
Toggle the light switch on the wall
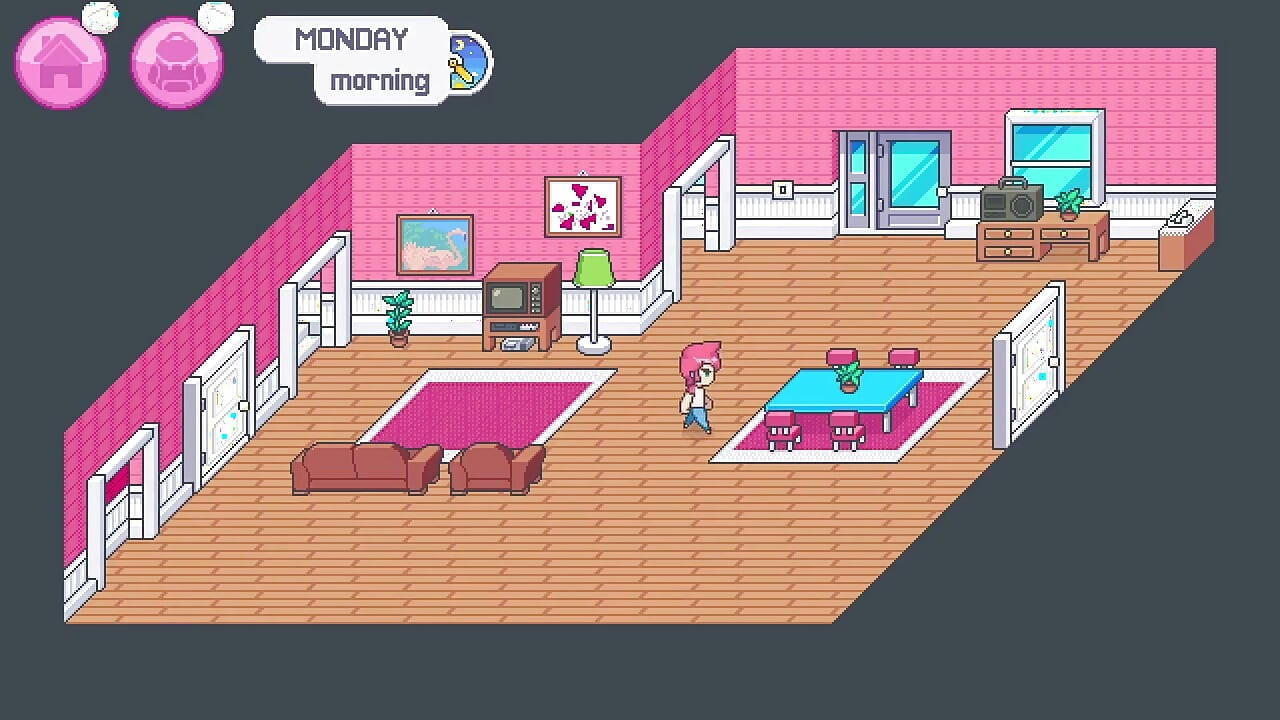[x=781, y=189]
